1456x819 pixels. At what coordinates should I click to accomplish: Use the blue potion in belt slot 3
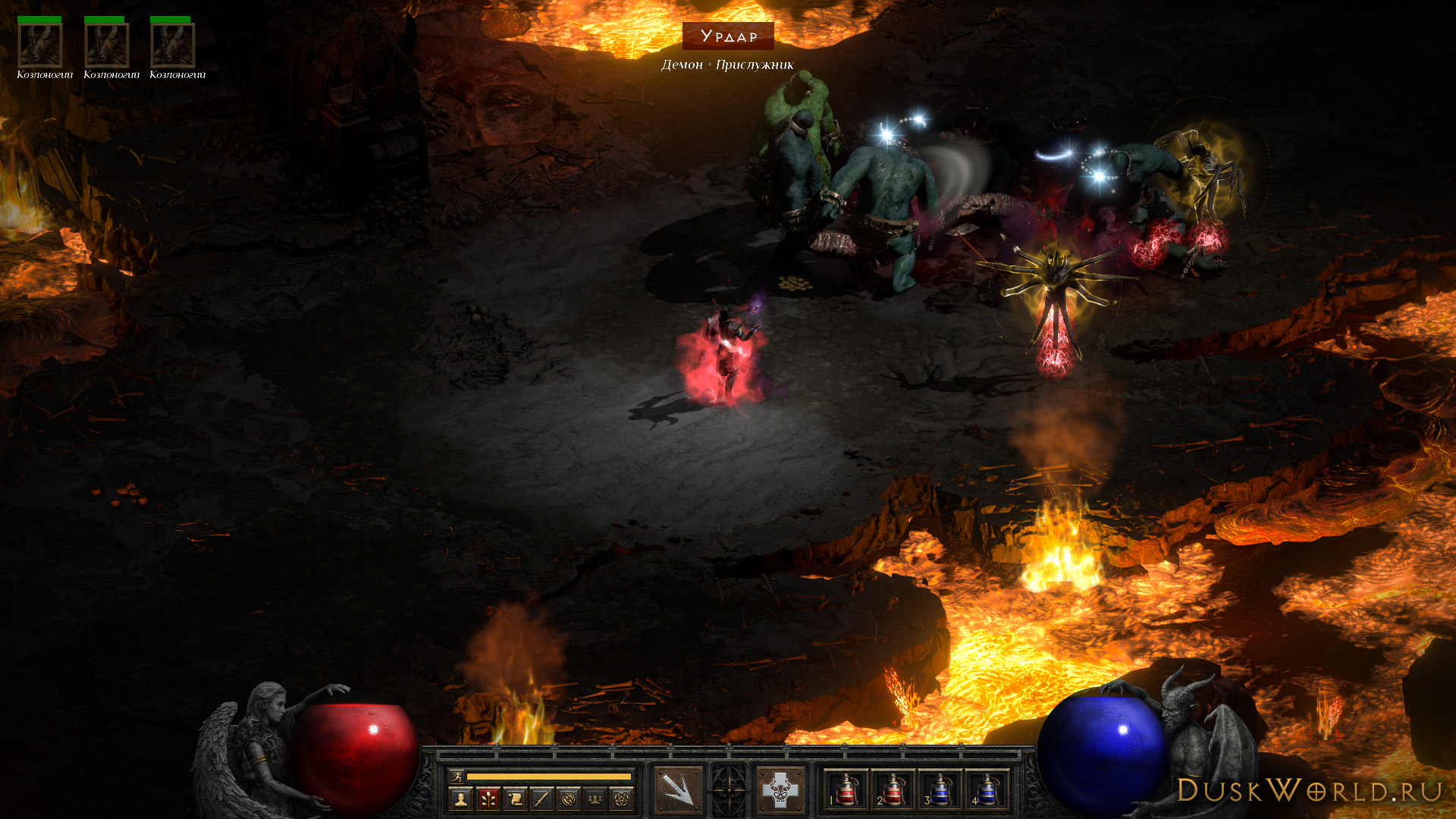940,790
